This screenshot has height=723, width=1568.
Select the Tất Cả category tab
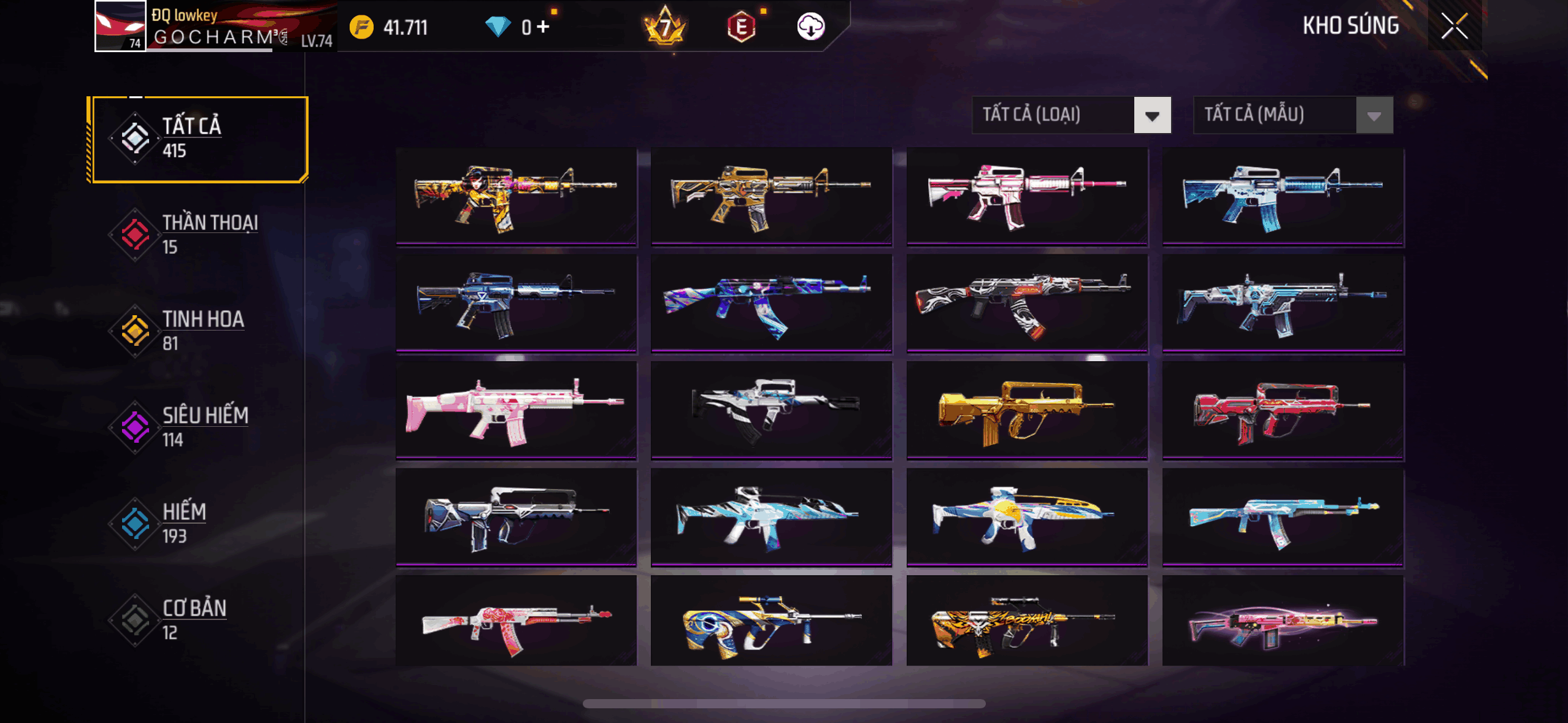(x=199, y=139)
